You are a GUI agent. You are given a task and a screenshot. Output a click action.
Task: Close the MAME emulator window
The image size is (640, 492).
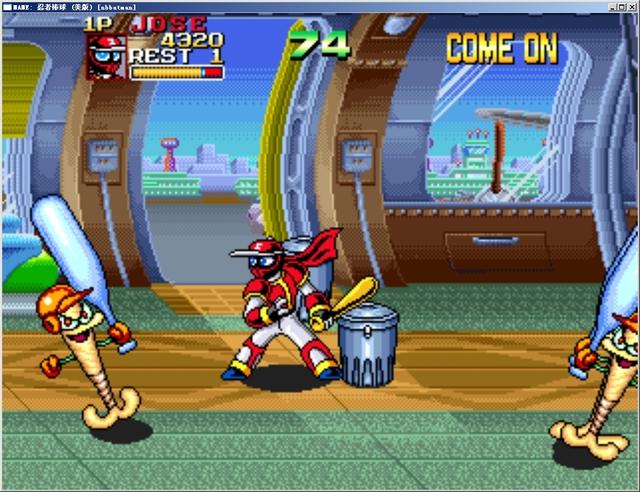click(x=630, y=6)
